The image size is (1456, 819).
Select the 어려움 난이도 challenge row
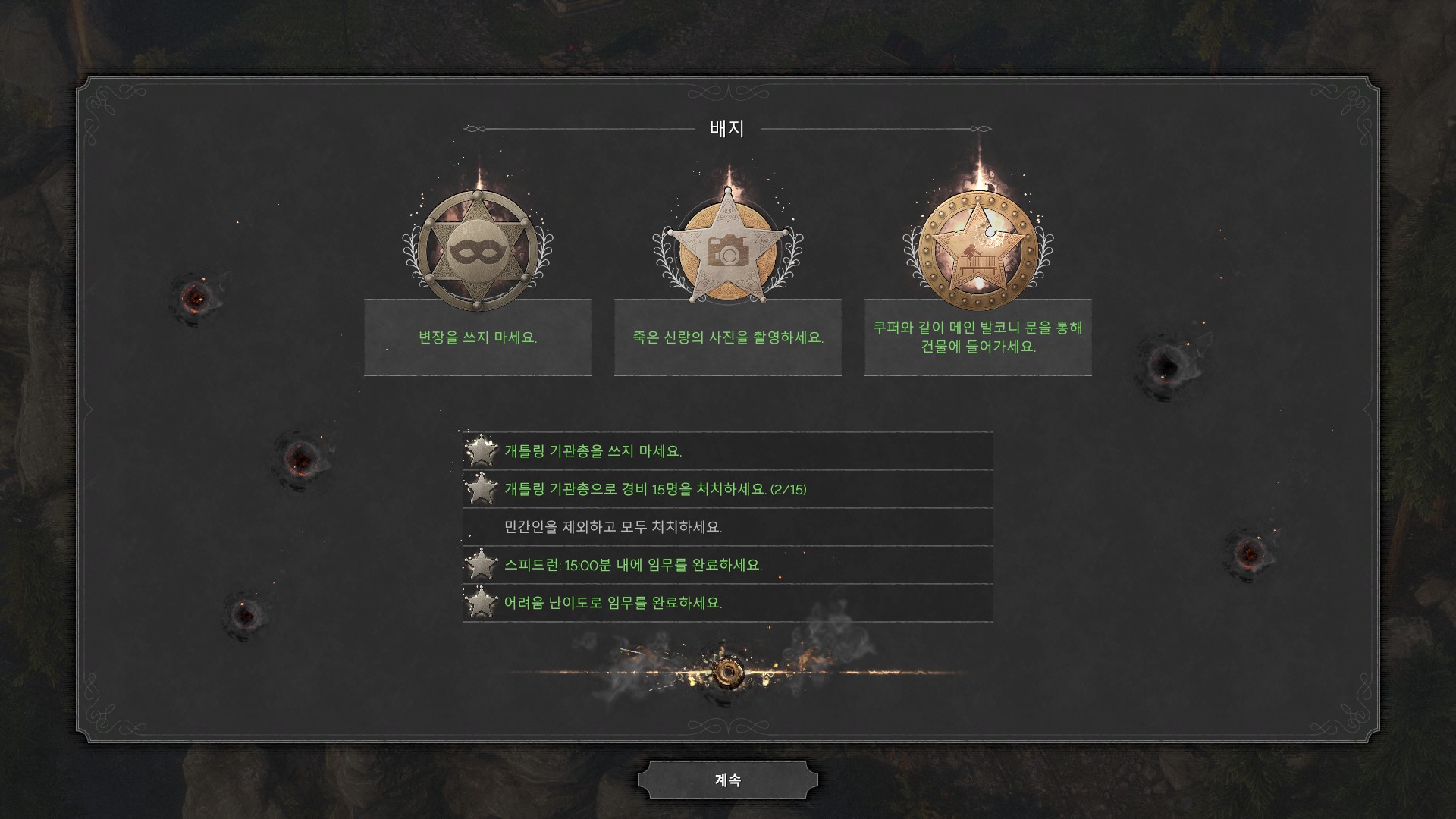pos(727,603)
